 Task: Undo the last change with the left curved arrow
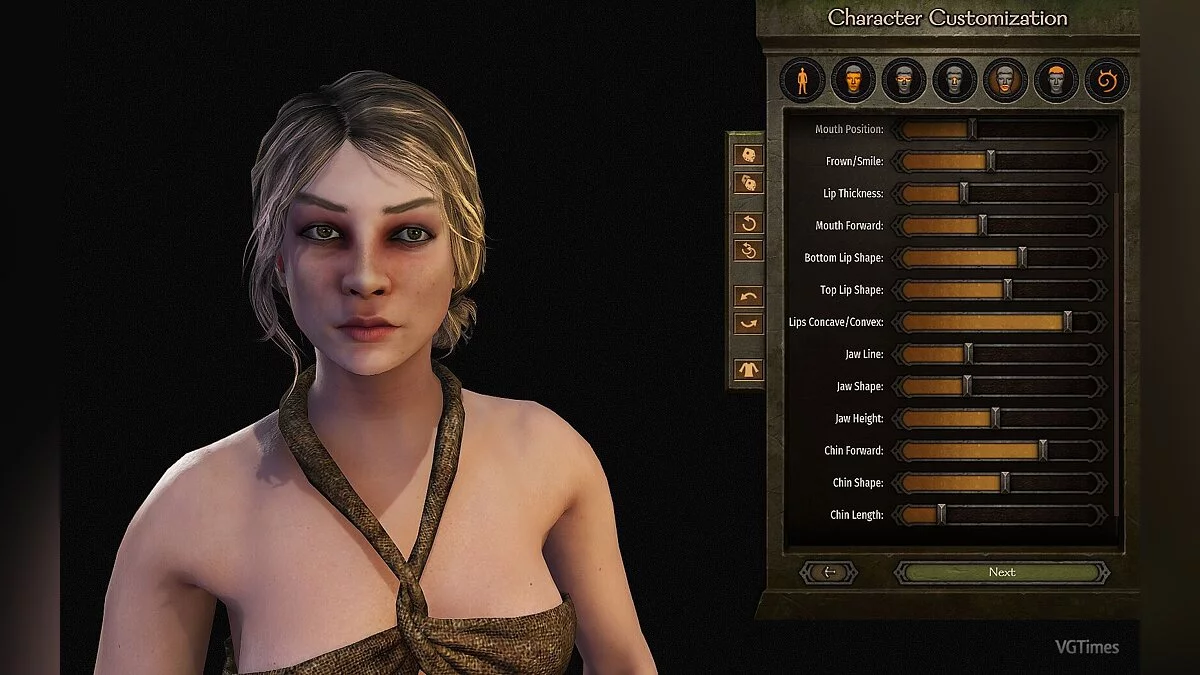click(x=748, y=296)
